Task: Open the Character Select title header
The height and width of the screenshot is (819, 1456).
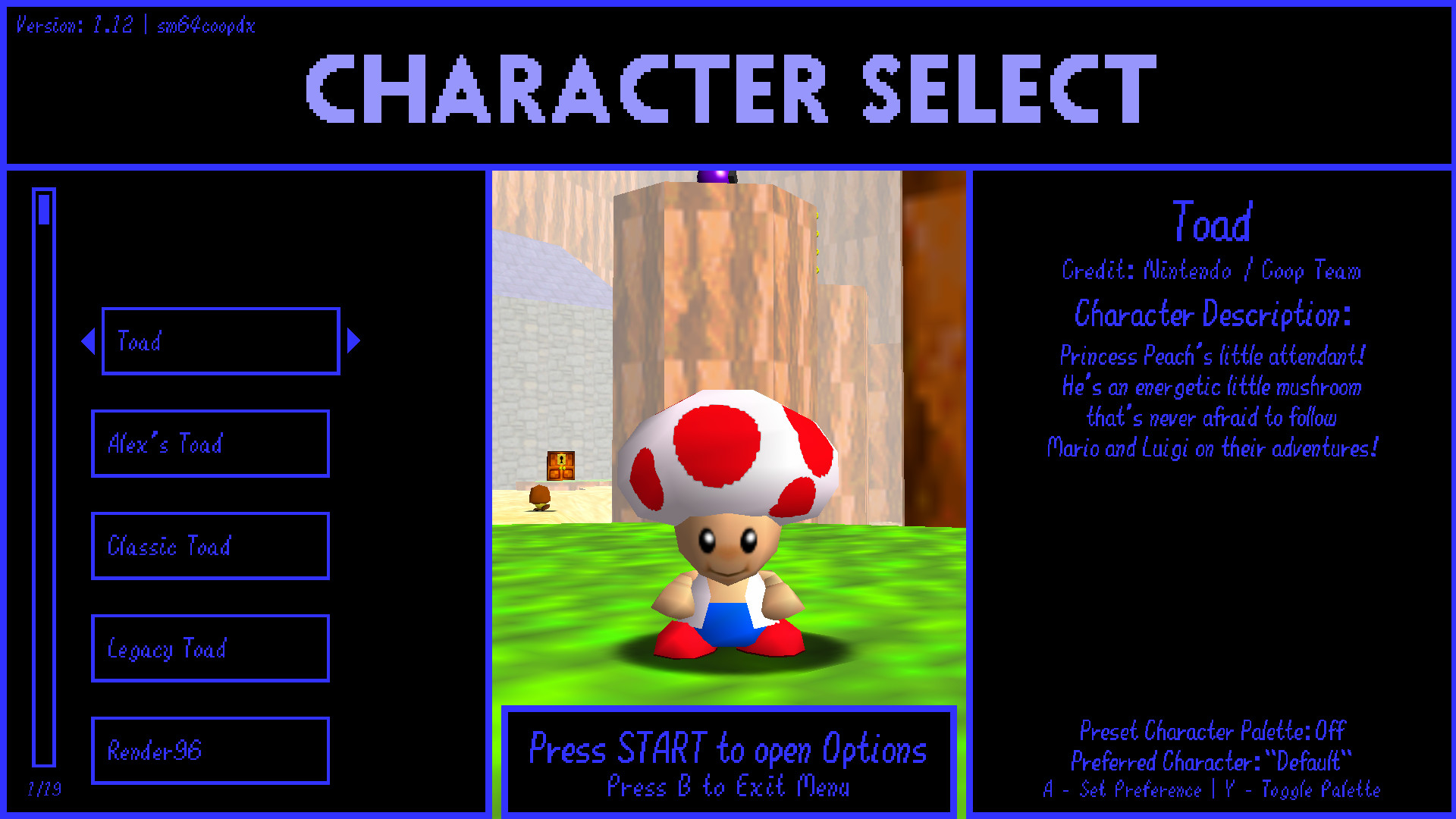Action: click(726, 89)
